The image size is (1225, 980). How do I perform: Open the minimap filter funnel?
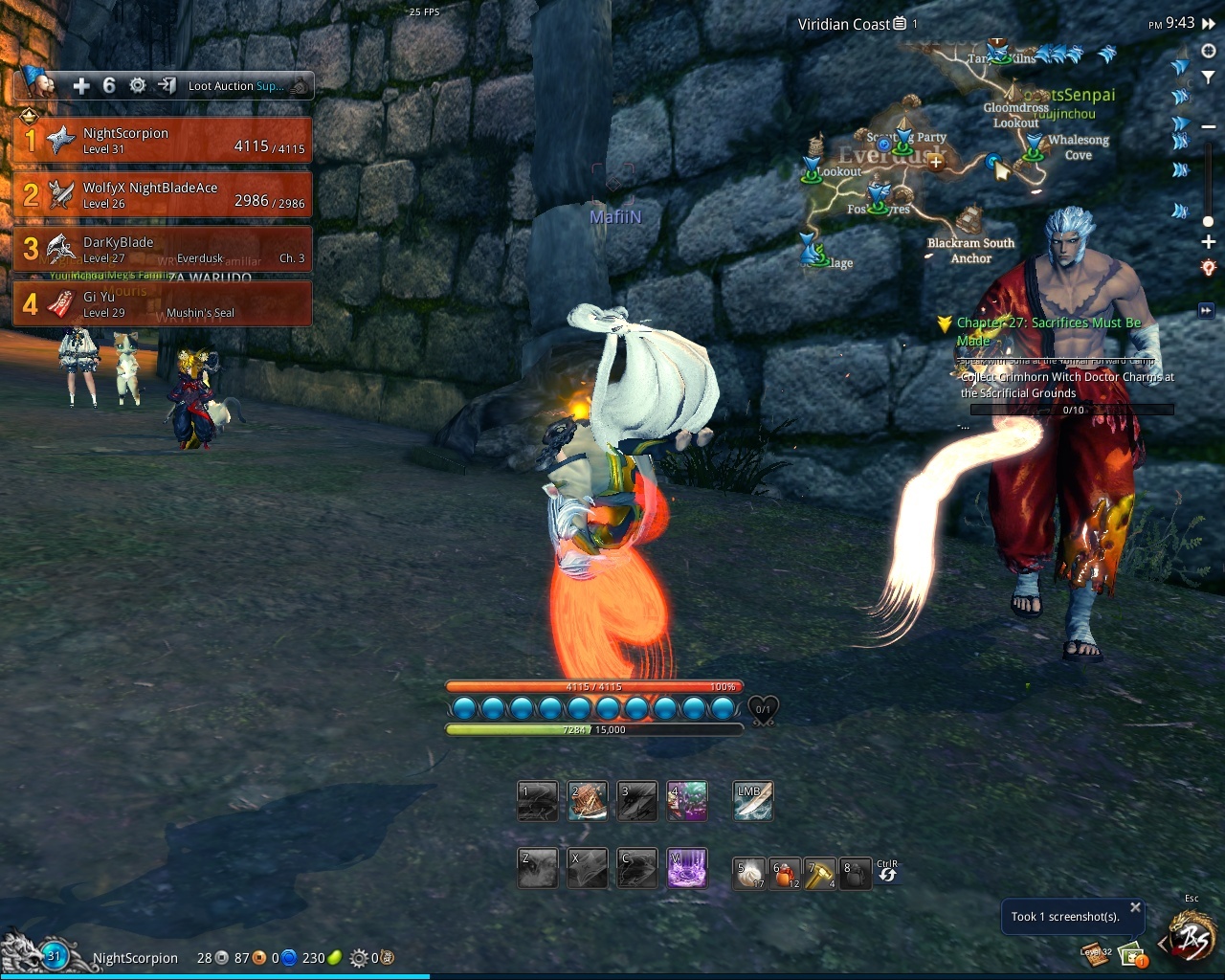(x=1209, y=78)
